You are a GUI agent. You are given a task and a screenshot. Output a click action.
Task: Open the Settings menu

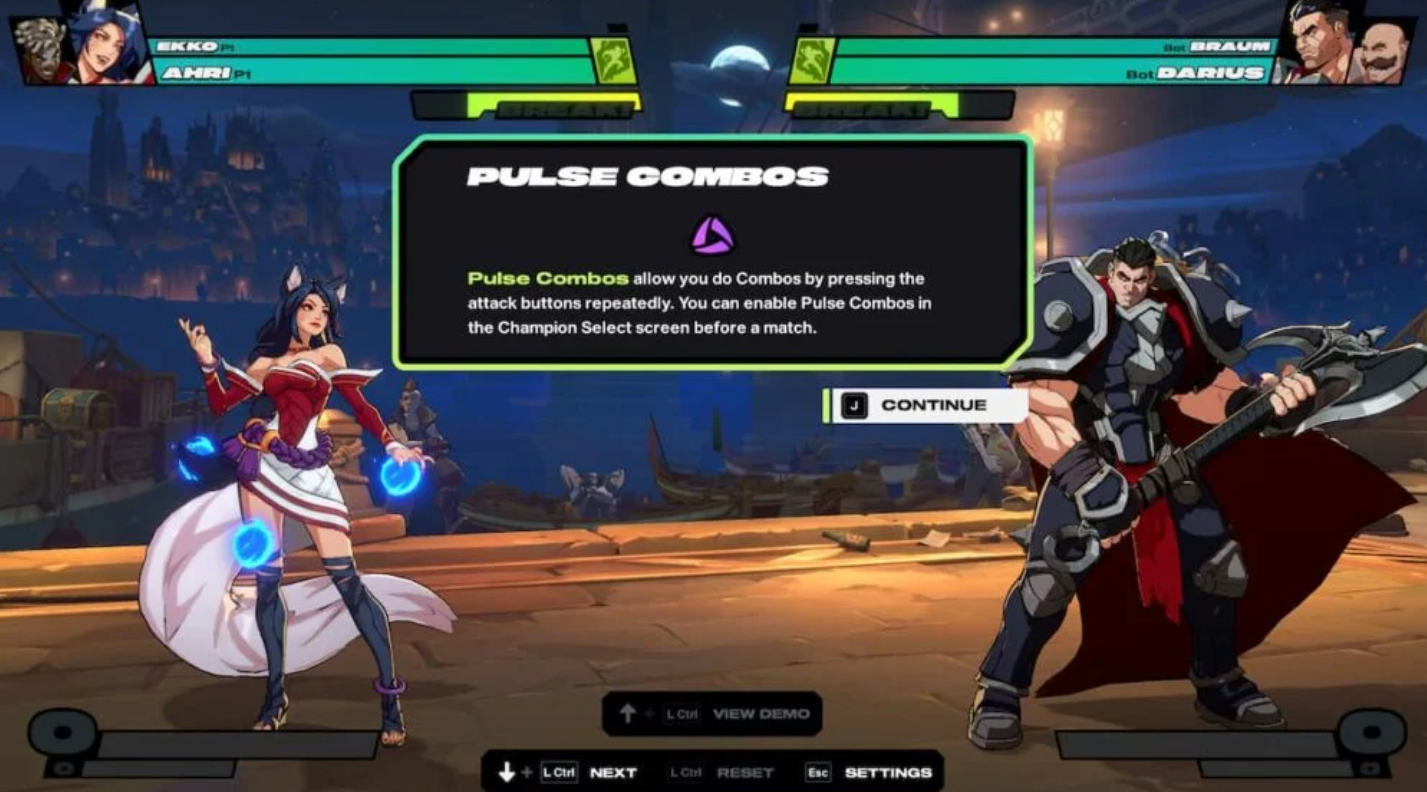point(887,772)
